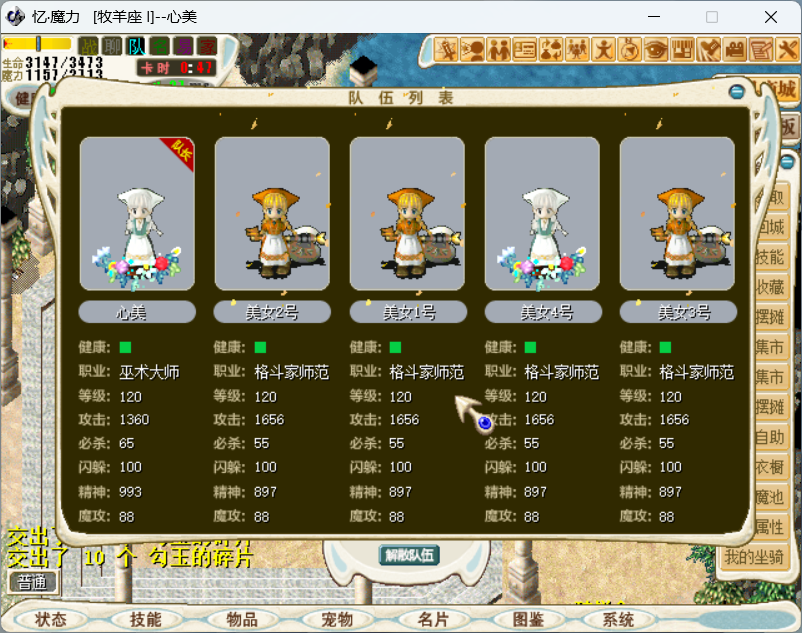Screen dimensions: 802x633
Task: Click the 解散队伍 disband team button
Action: click(410, 555)
